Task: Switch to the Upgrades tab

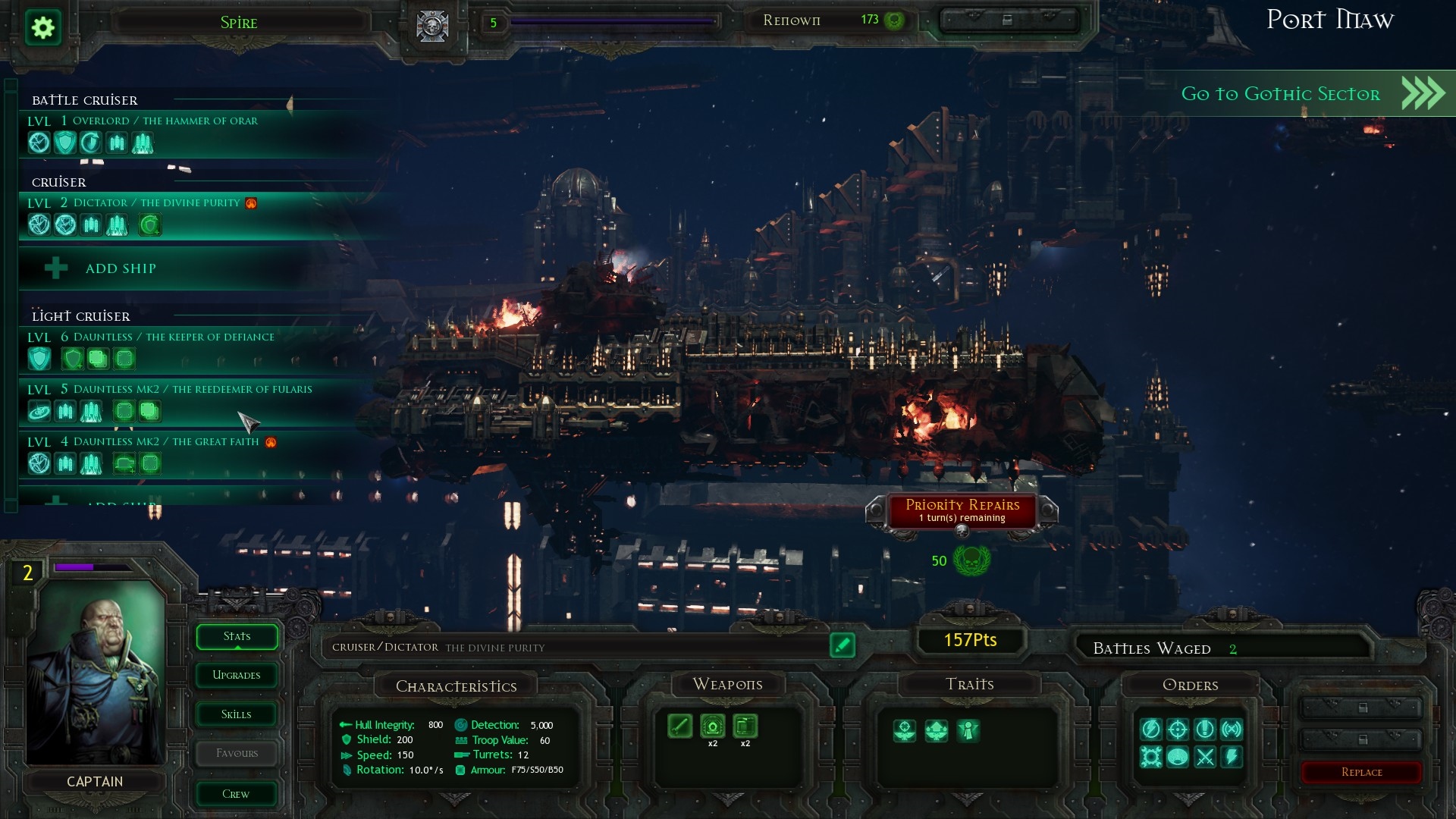Action: (236, 675)
